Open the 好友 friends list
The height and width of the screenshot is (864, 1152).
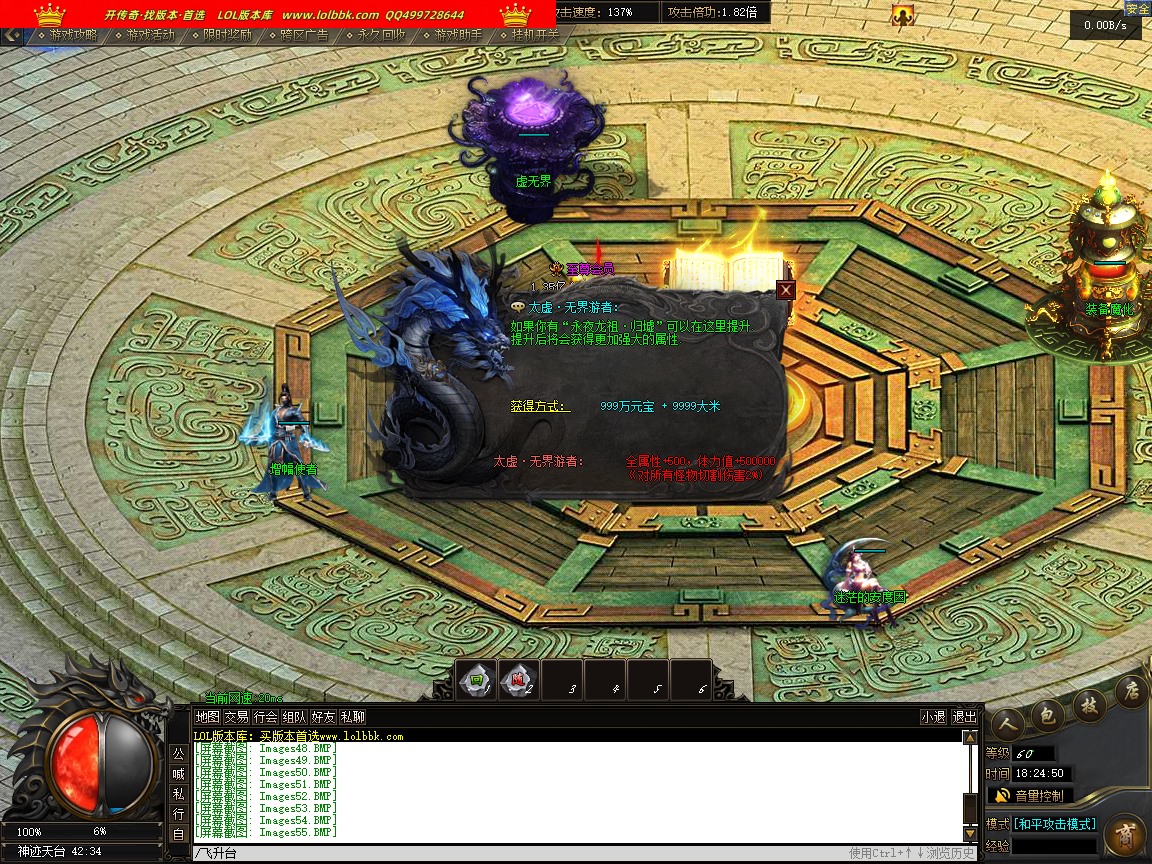pos(323,717)
